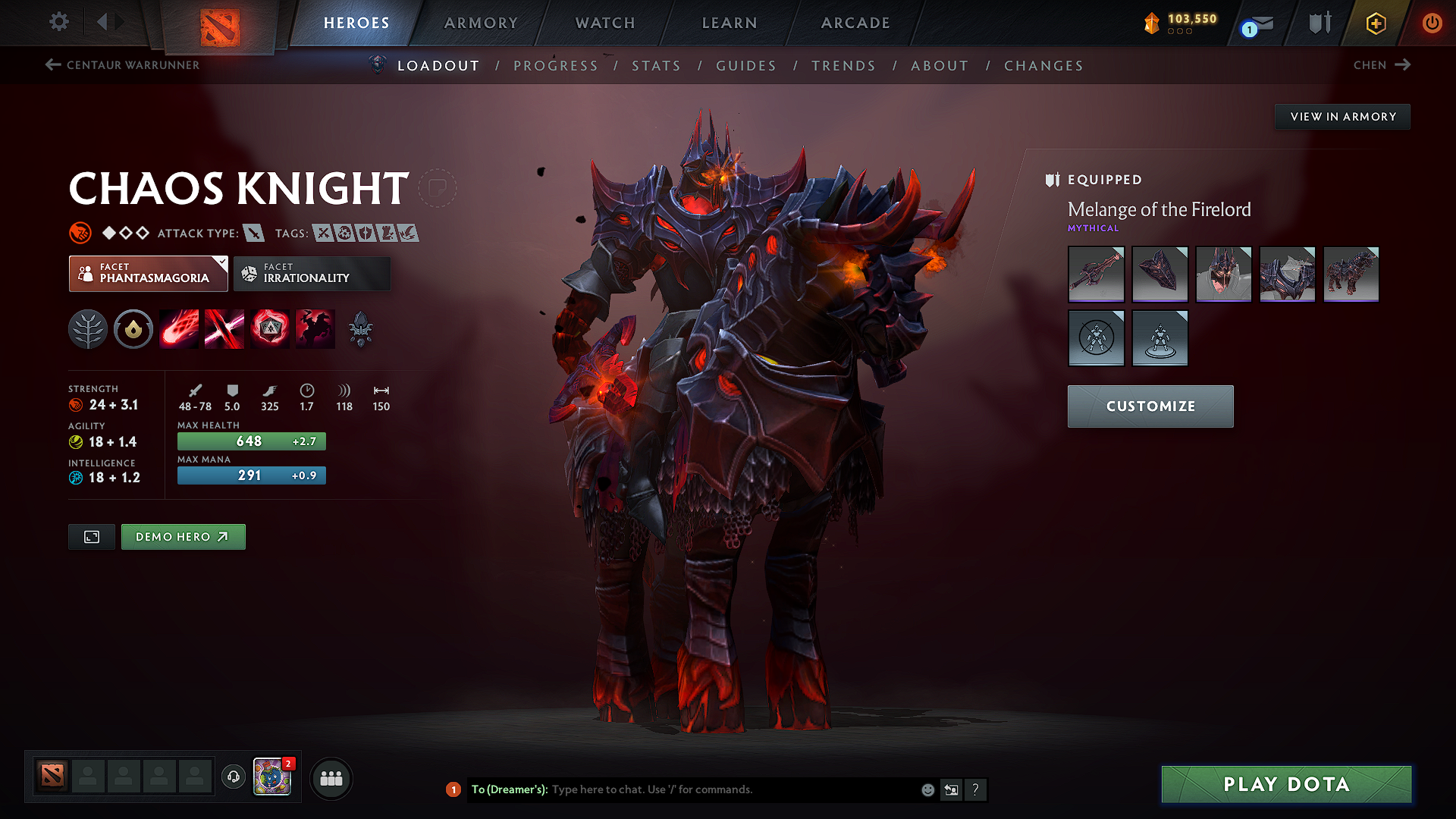Viewport: 1456px width, 819px height.
Task: Open the talent tree icon
Action: coord(88,328)
